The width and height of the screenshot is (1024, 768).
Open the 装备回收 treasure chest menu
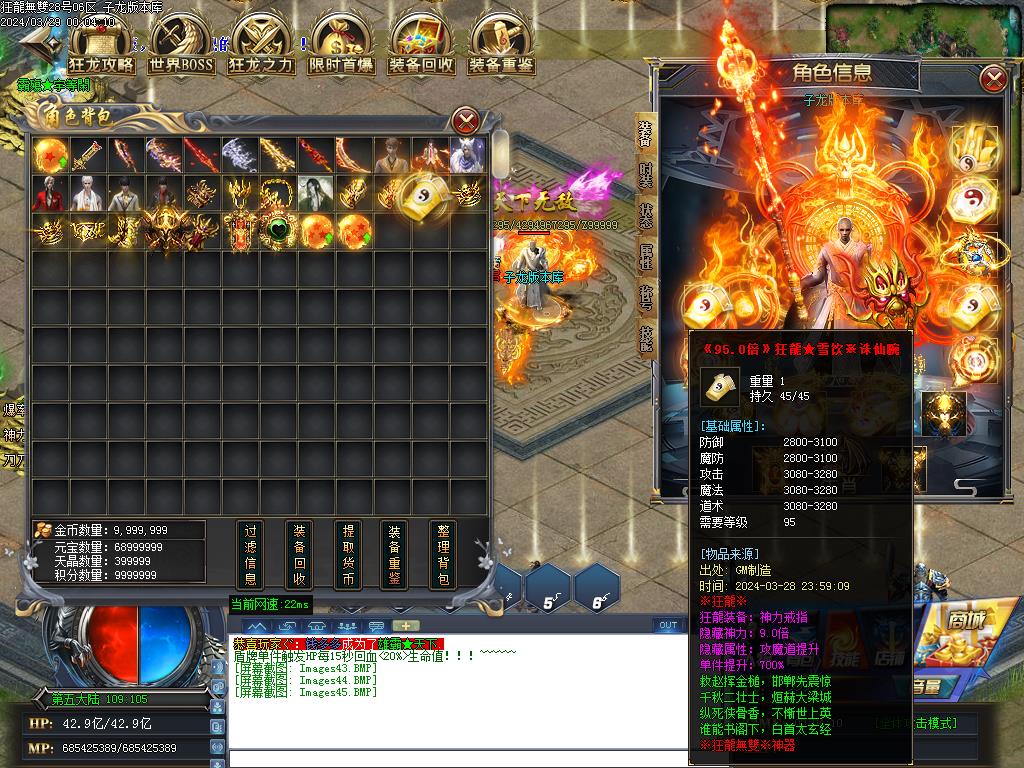tap(421, 45)
